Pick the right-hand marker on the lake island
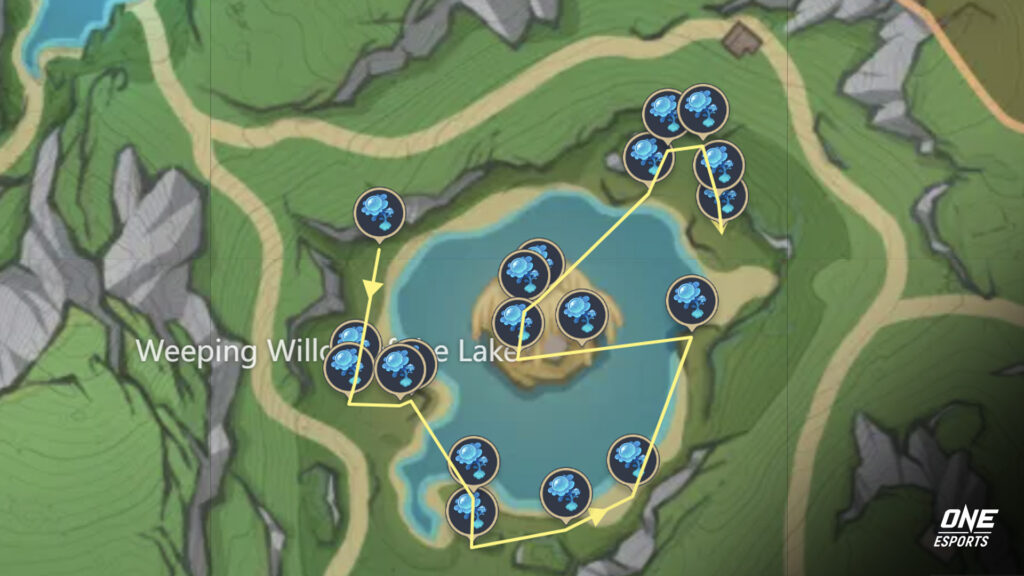 coord(581,314)
